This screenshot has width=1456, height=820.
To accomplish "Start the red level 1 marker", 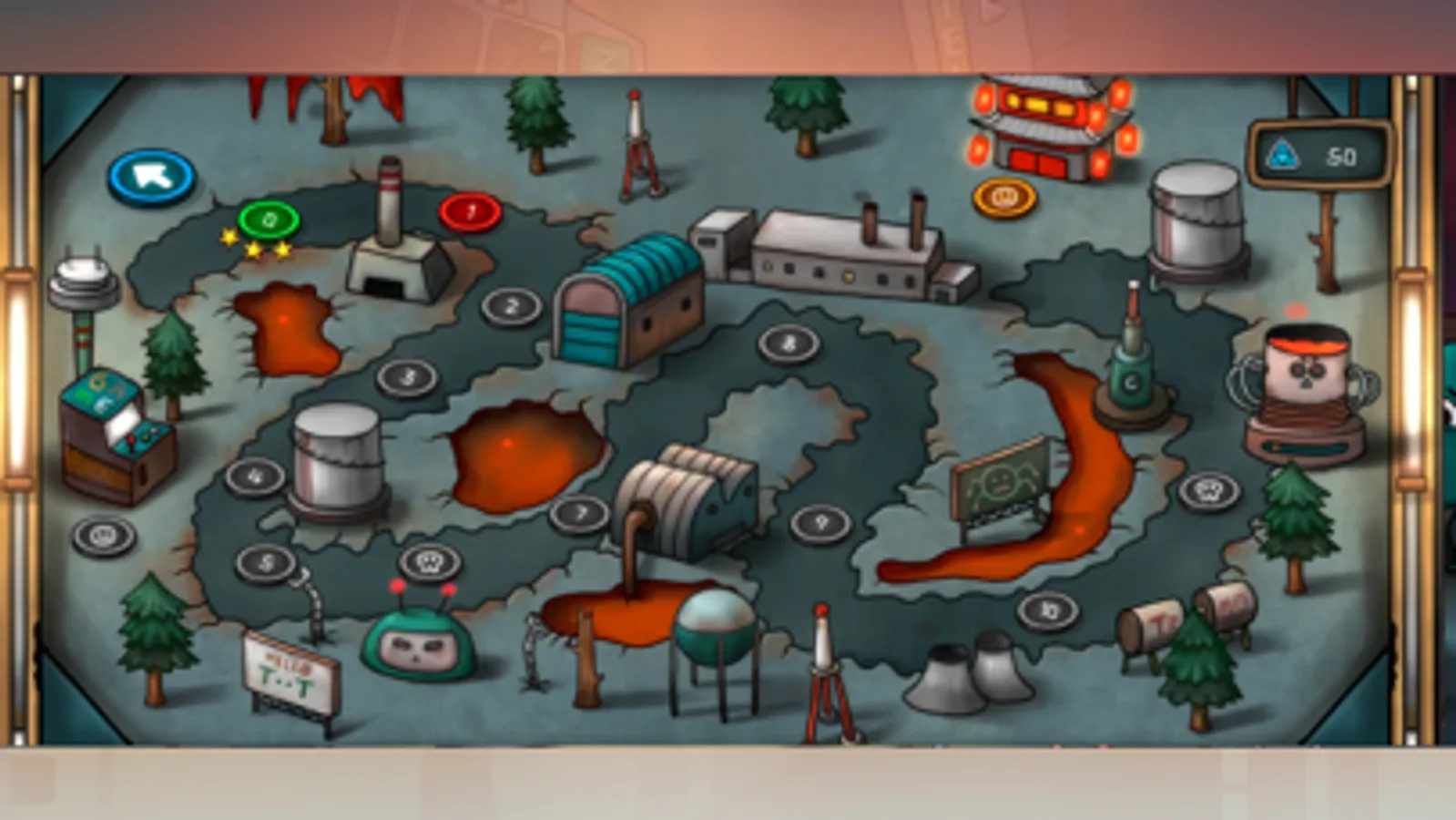I will pyautogui.click(x=471, y=210).
